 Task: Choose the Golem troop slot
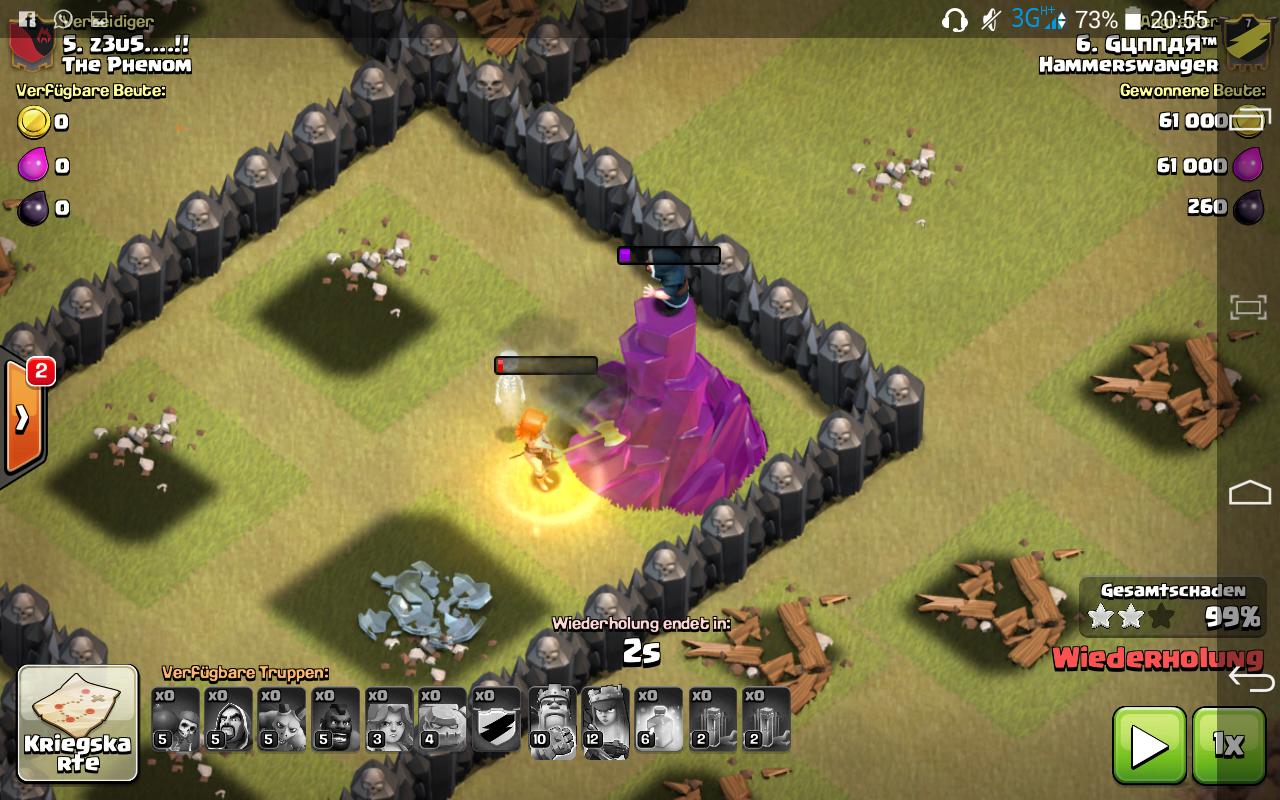(443, 719)
